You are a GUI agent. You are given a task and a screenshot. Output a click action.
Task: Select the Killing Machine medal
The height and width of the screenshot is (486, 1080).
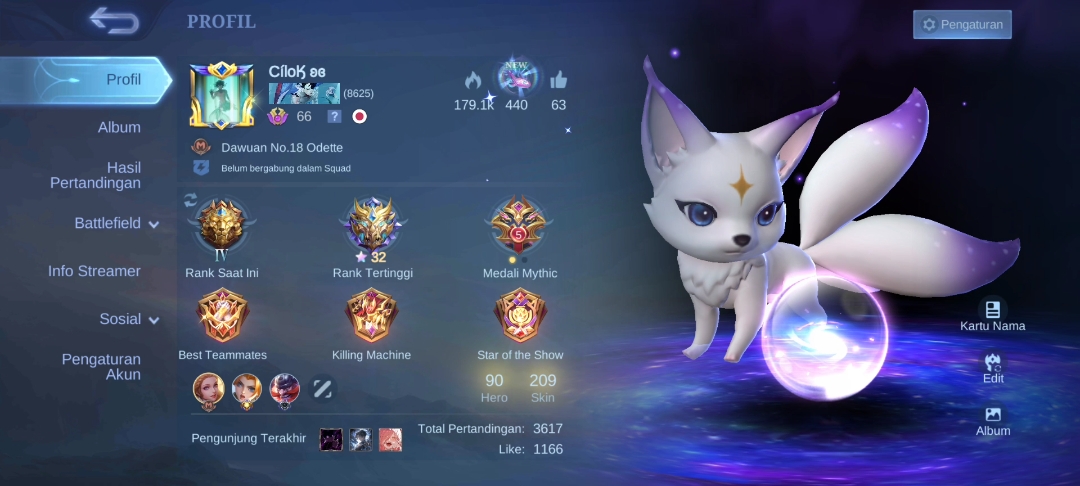pyautogui.click(x=371, y=316)
